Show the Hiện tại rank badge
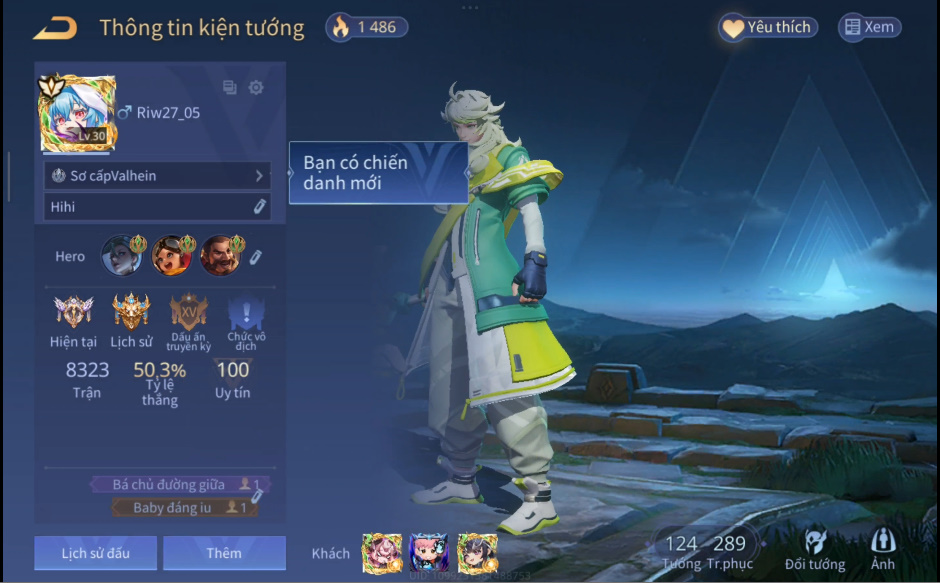The height and width of the screenshot is (583, 940). pyautogui.click(x=74, y=312)
